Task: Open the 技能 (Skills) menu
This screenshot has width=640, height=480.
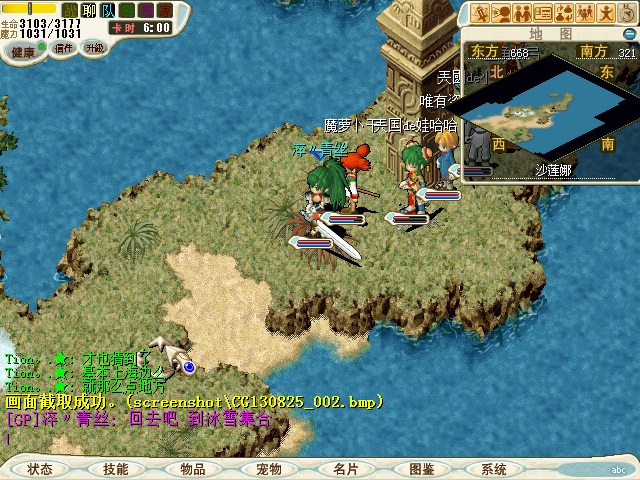Action: click(x=115, y=468)
